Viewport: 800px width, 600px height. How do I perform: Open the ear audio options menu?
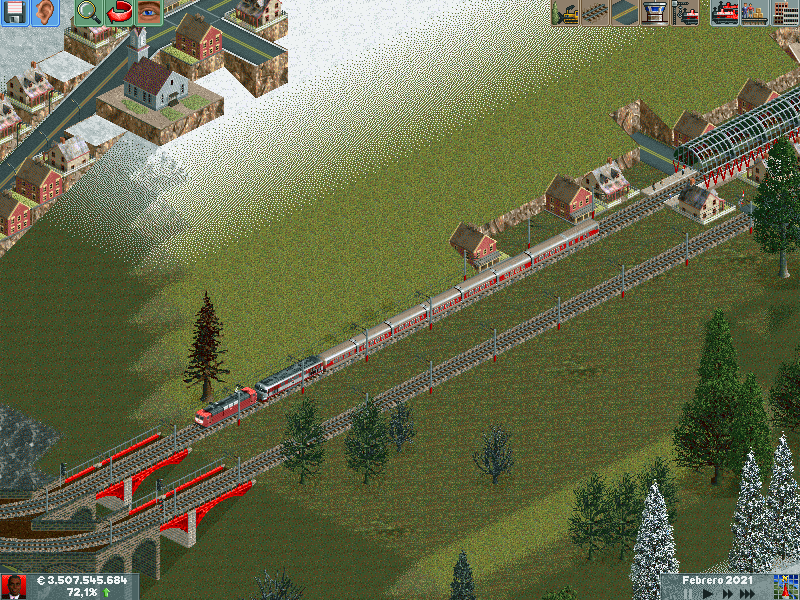[x=44, y=12]
